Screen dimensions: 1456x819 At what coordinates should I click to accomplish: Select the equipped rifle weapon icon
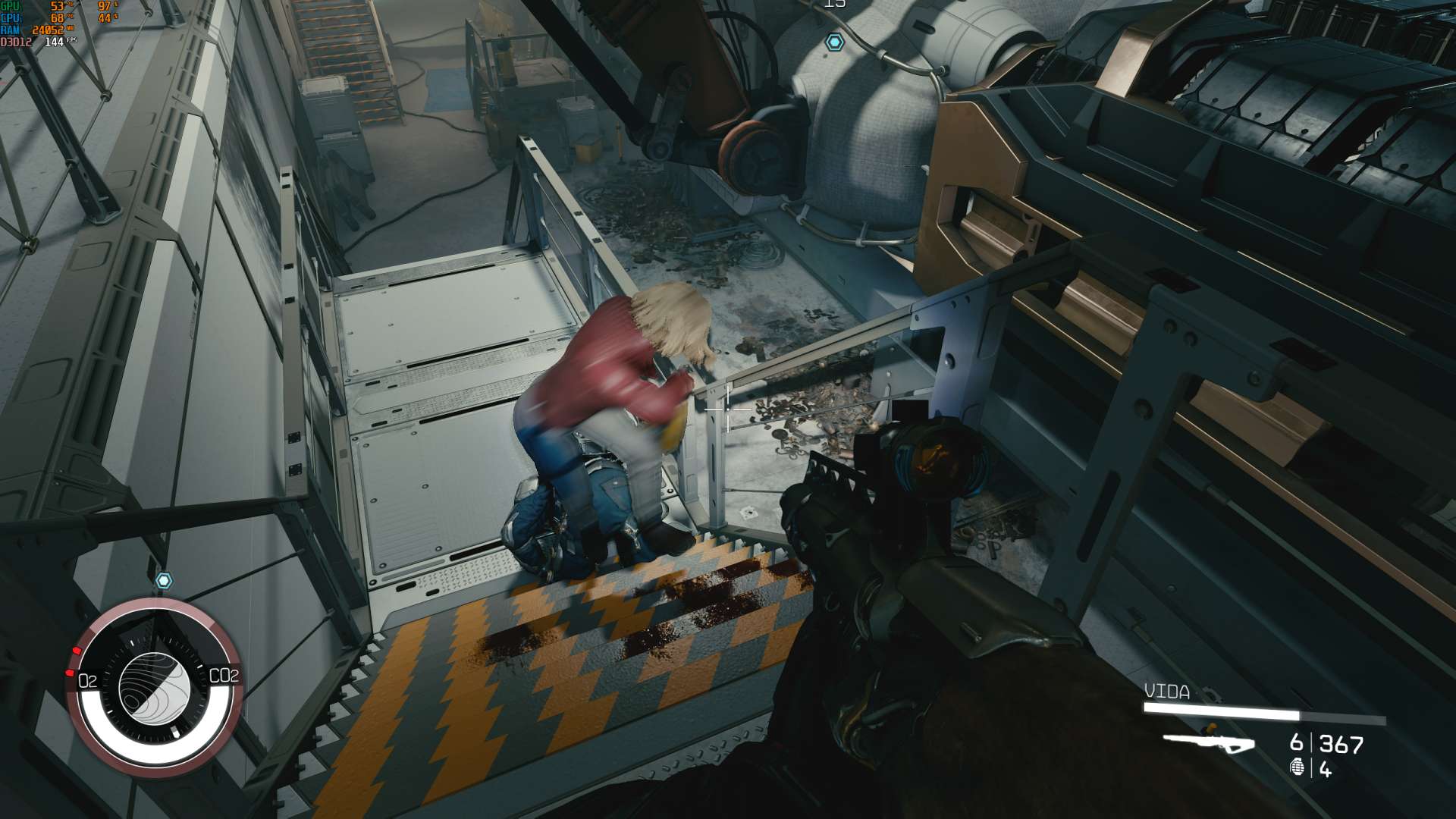point(1208,742)
